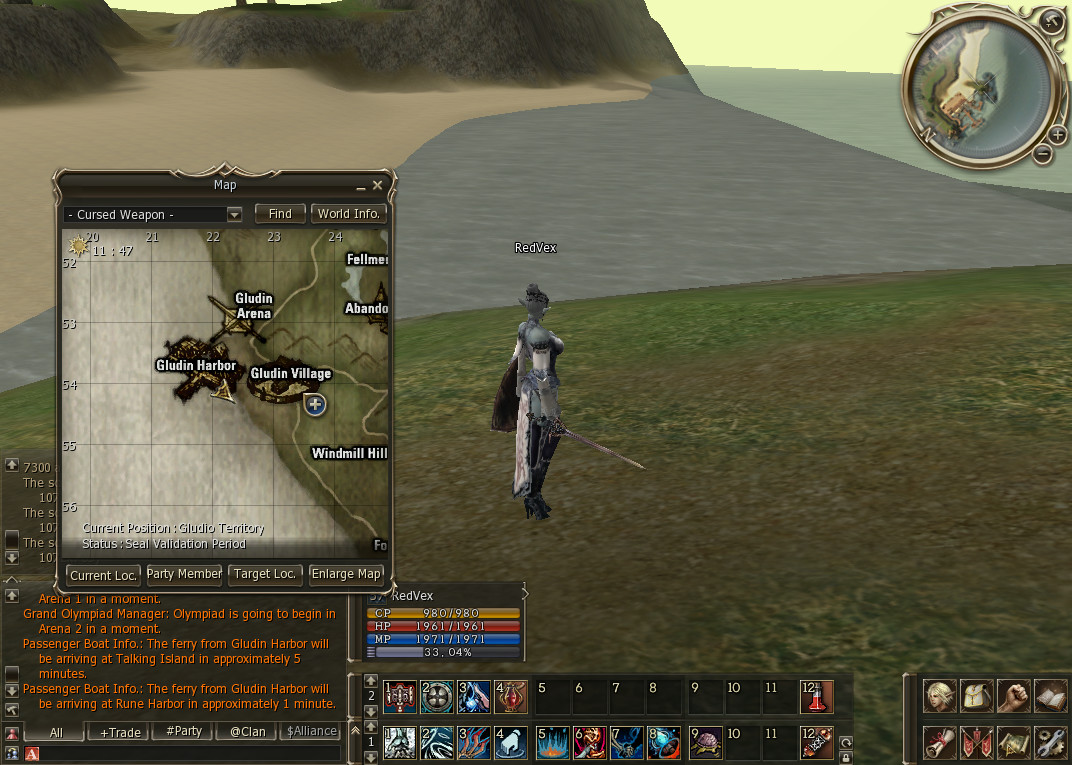The height and width of the screenshot is (765, 1072).
Task: Show Target Loc. on the map
Action: [265, 574]
